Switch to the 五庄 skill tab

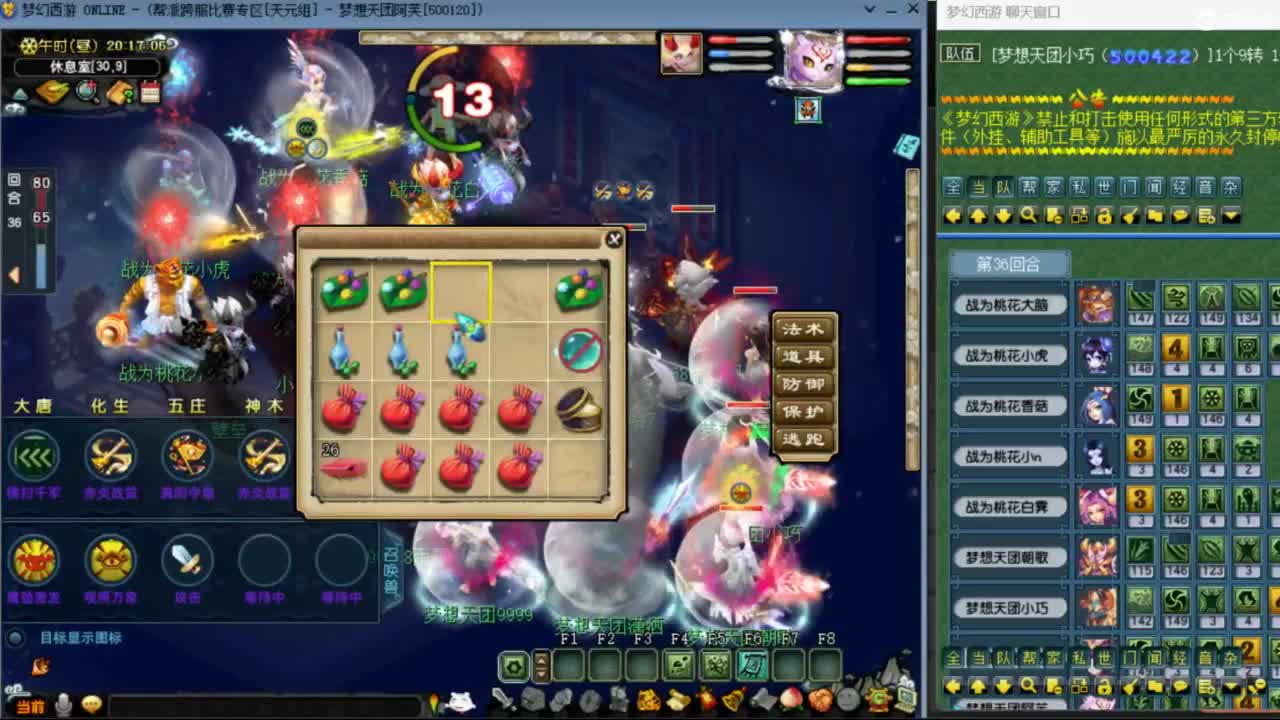coord(187,407)
